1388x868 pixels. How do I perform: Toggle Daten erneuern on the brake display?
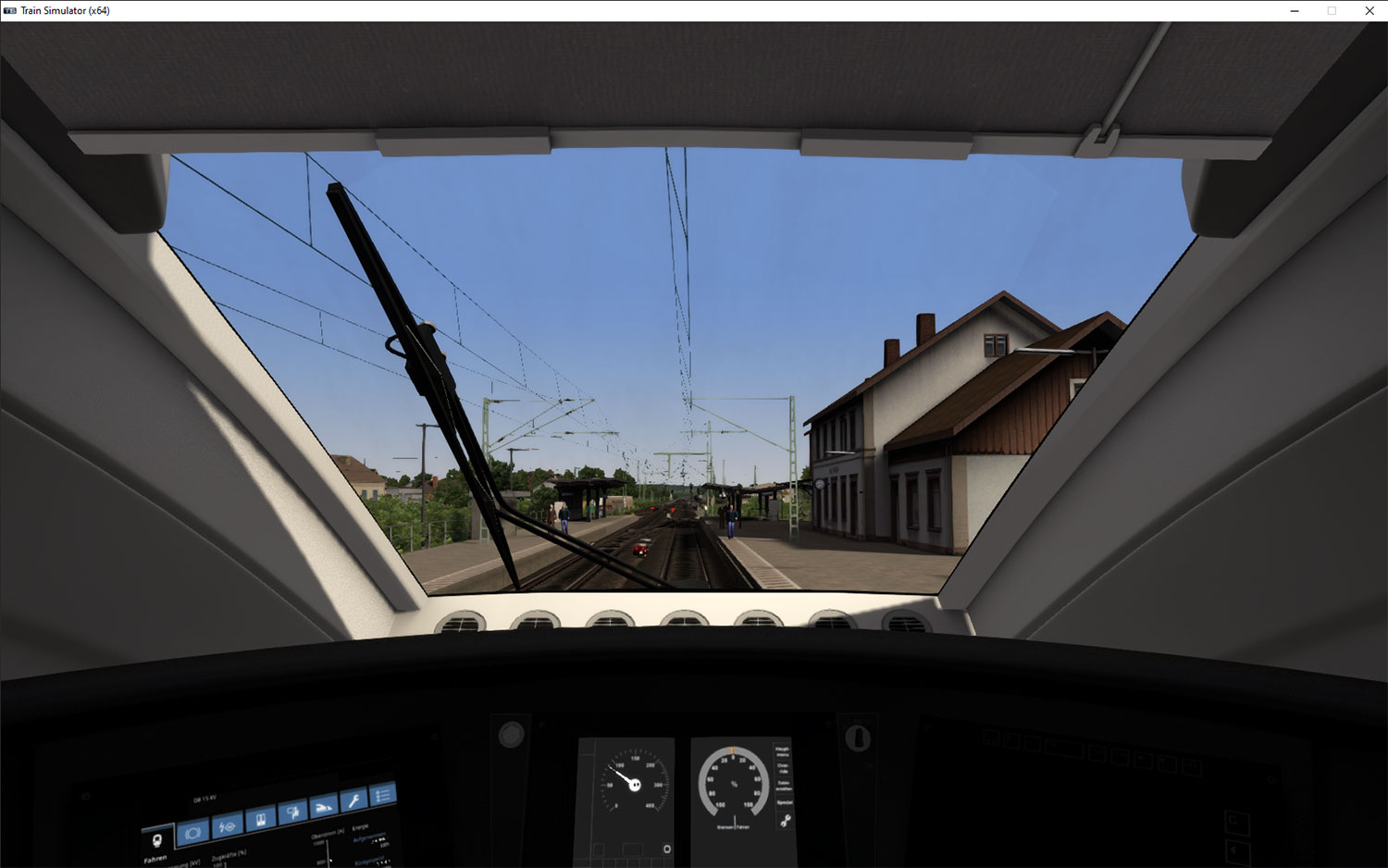point(784,786)
